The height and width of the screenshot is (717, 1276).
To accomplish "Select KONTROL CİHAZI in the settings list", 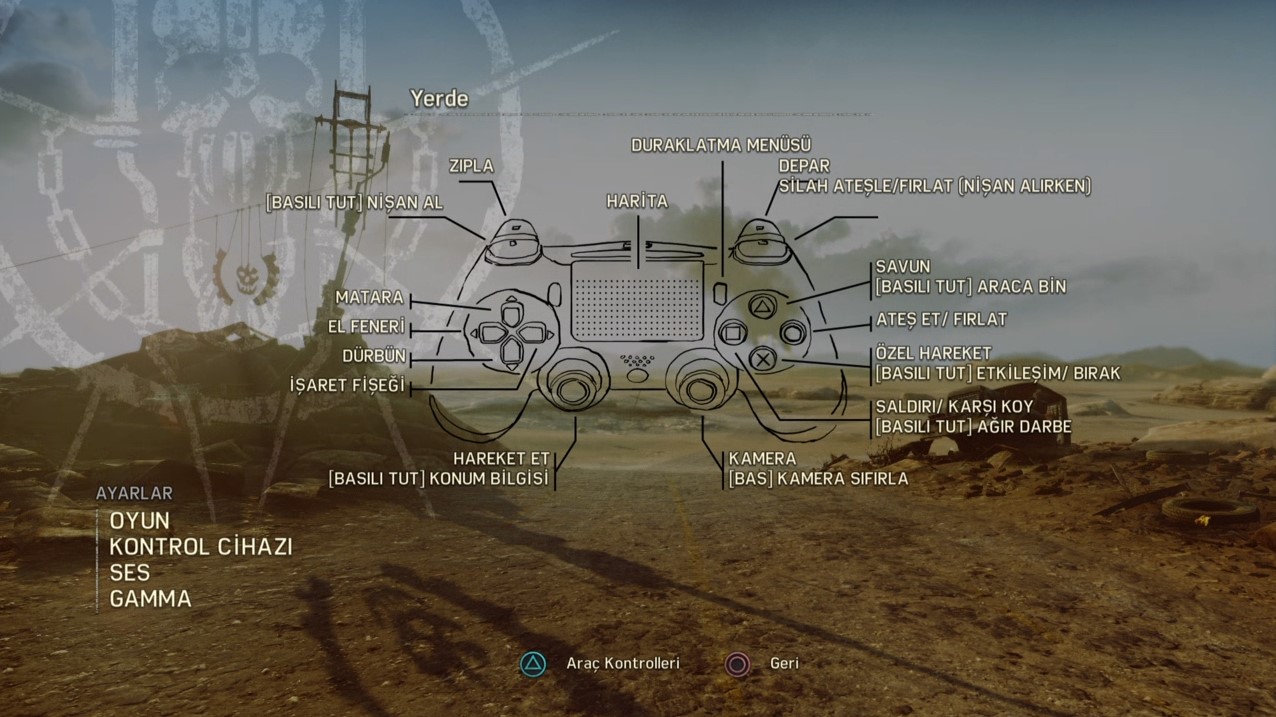I will [x=200, y=547].
